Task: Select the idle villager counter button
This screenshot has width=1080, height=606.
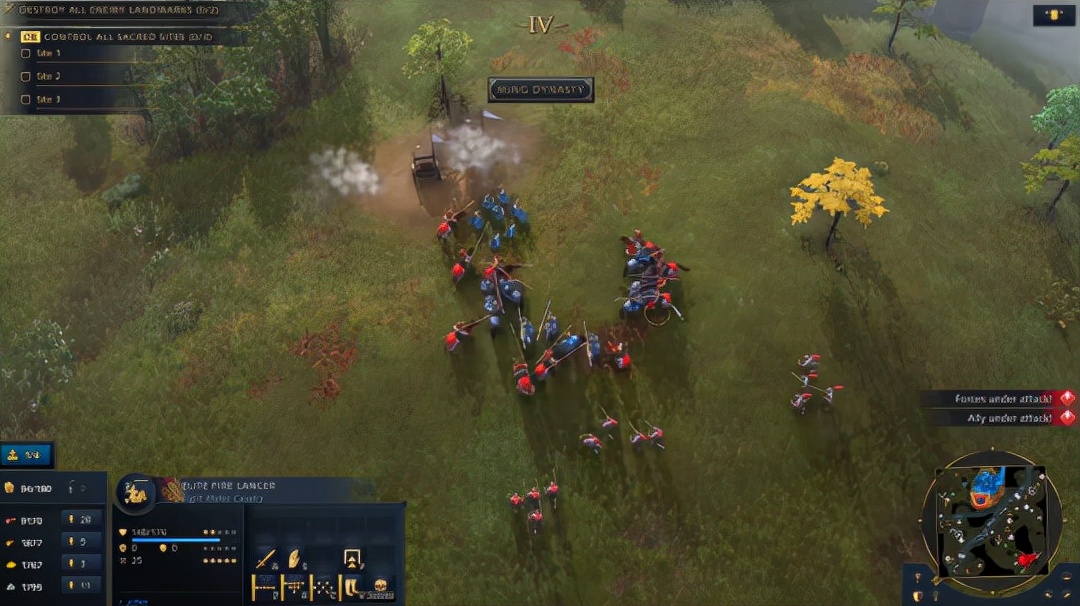Action: point(26,455)
